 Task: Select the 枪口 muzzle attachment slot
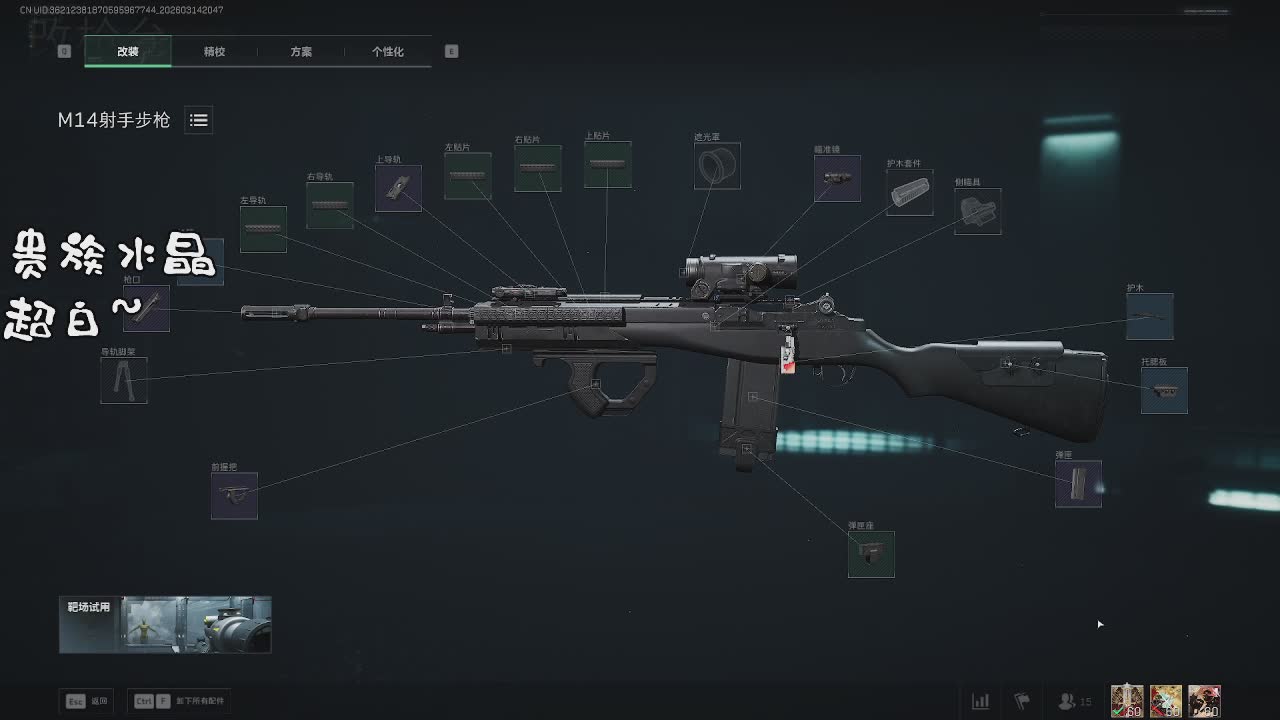click(146, 308)
